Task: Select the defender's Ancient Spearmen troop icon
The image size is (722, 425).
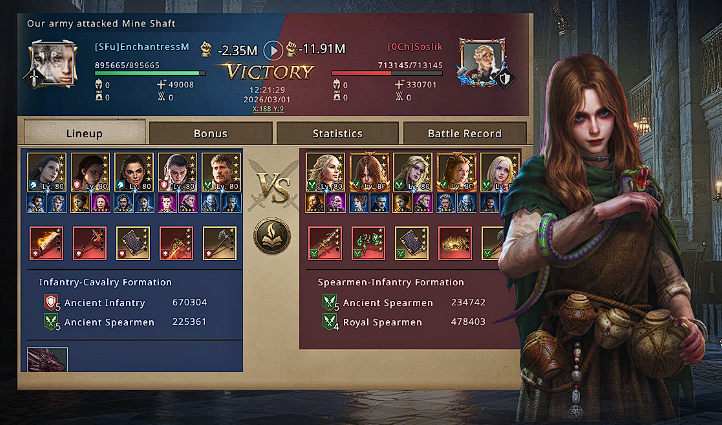Action: (329, 302)
